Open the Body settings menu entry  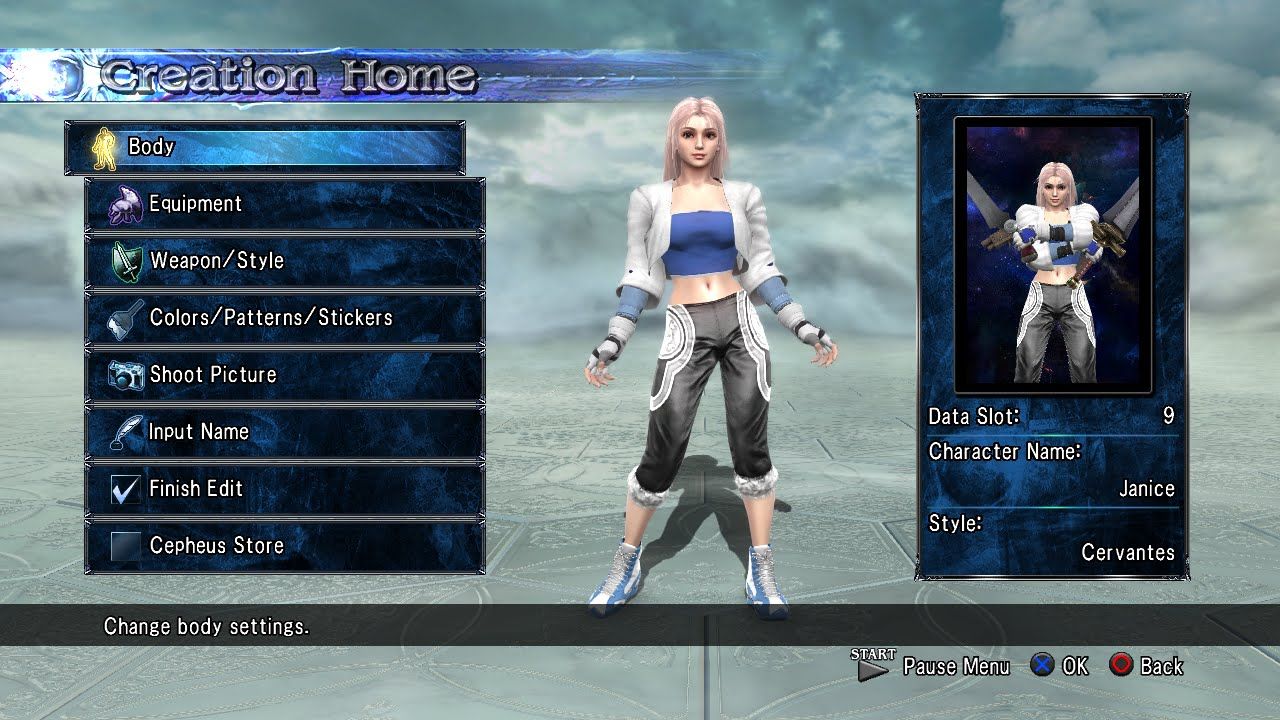coord(264,147)
